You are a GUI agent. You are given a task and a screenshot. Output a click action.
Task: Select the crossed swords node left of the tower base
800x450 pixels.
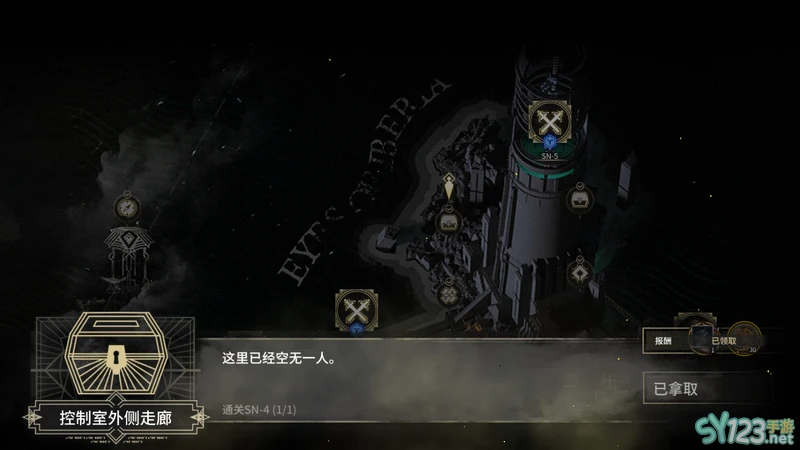point(355,308)
